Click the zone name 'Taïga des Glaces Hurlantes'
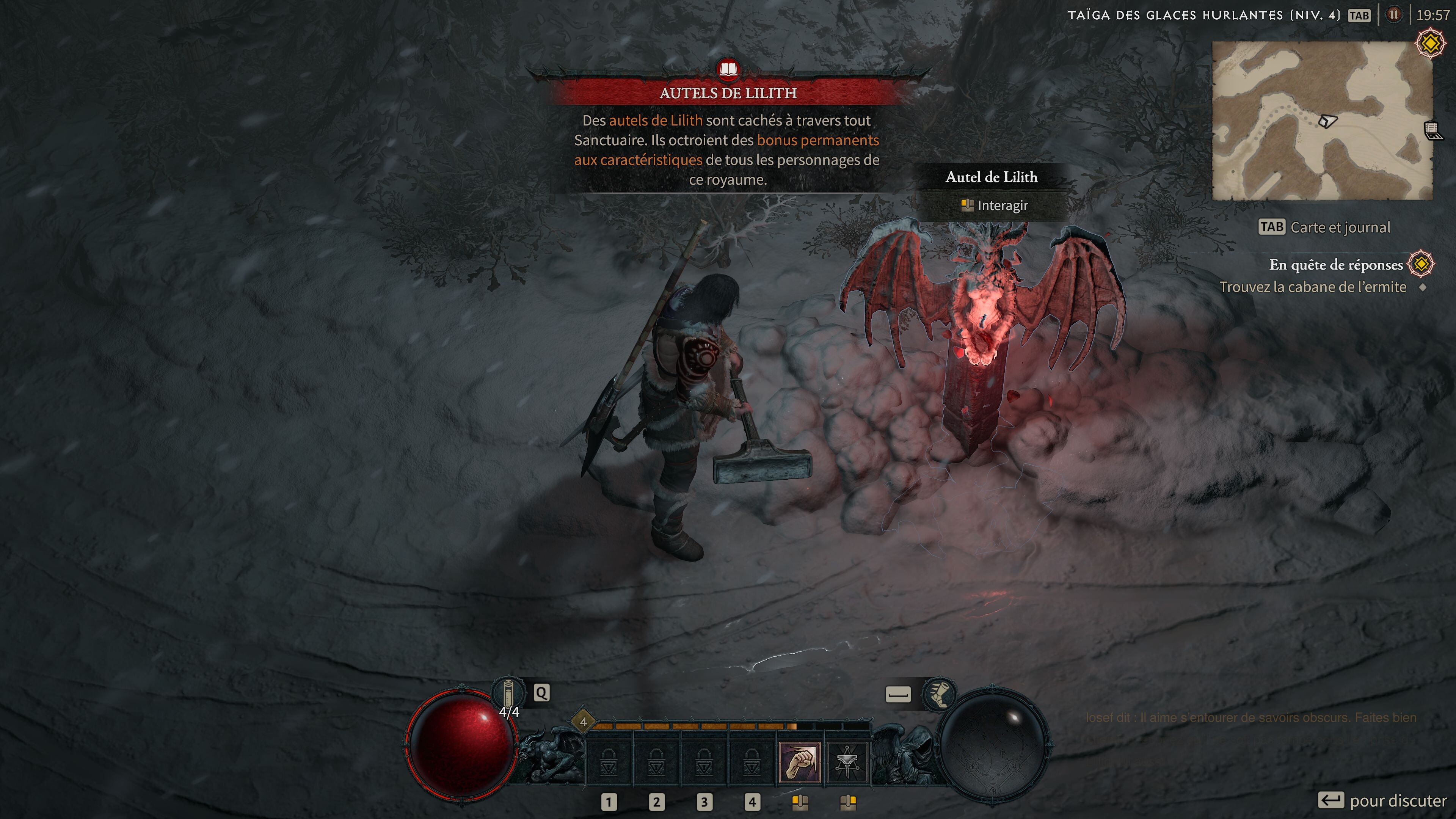1456x819 pixels. [1203, 15]
